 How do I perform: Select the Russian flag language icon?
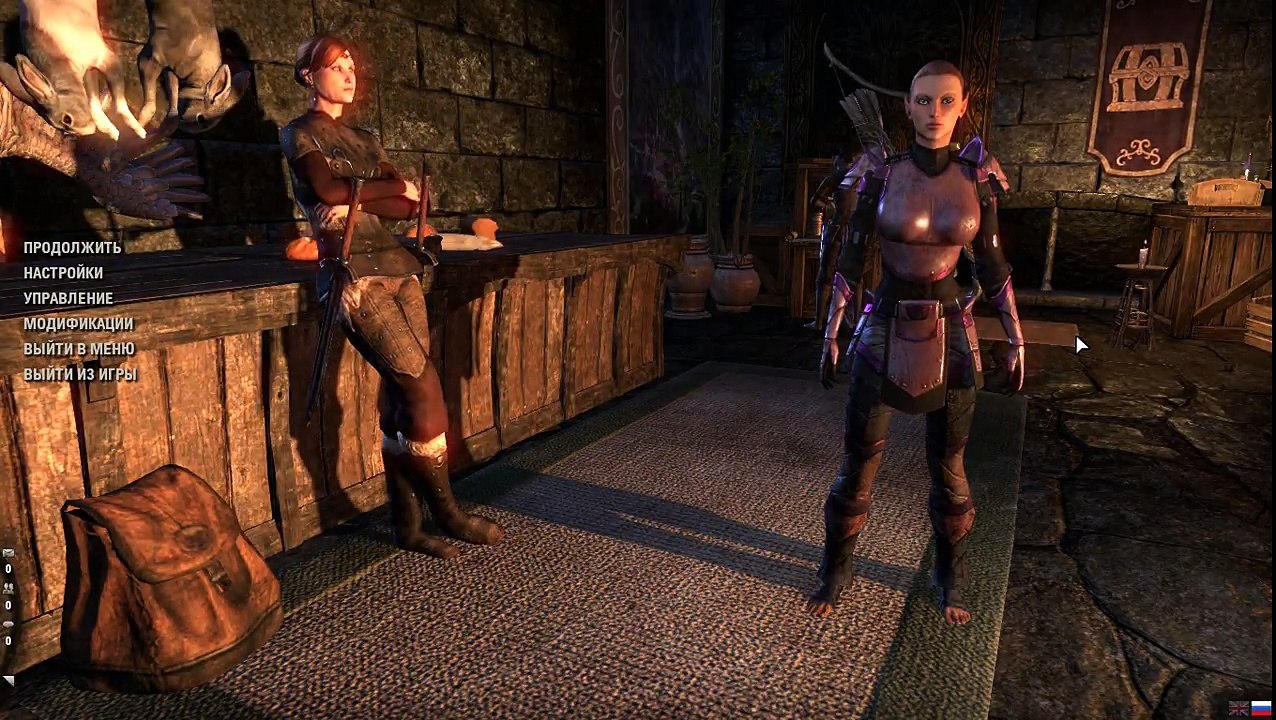coord(1261,708)
